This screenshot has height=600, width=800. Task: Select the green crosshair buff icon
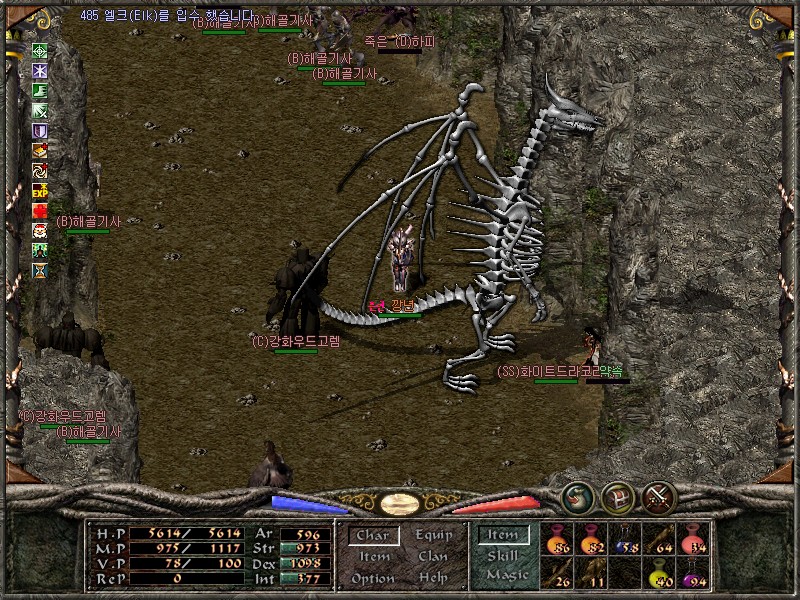(40, 51)
